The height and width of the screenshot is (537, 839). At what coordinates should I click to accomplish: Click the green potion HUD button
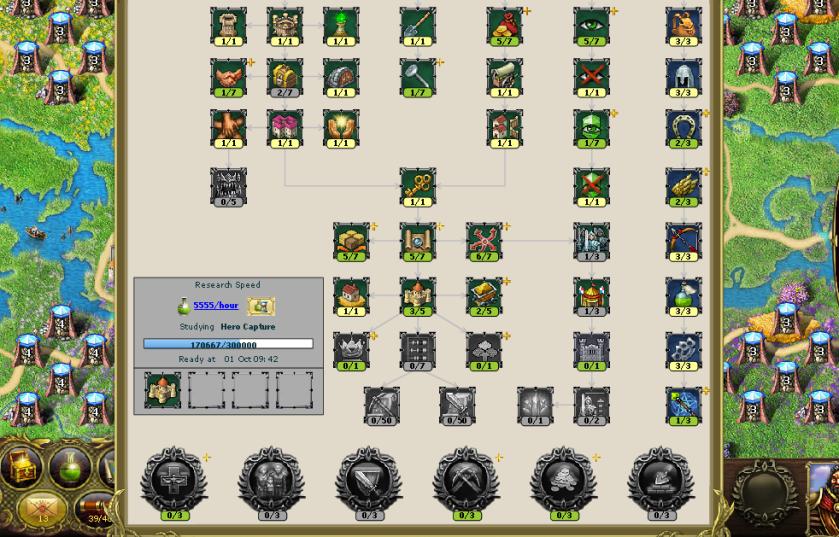tap(70, 465)
